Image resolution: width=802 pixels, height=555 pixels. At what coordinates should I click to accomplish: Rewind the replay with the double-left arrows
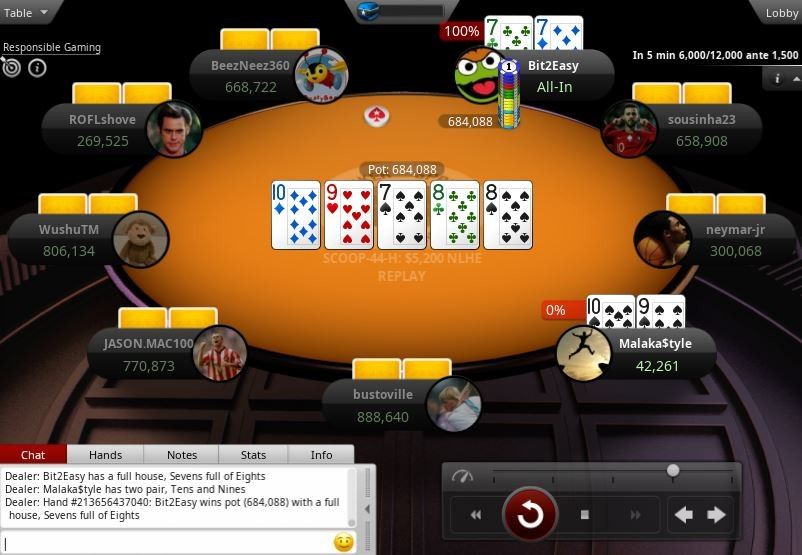(x=476, y=515)
